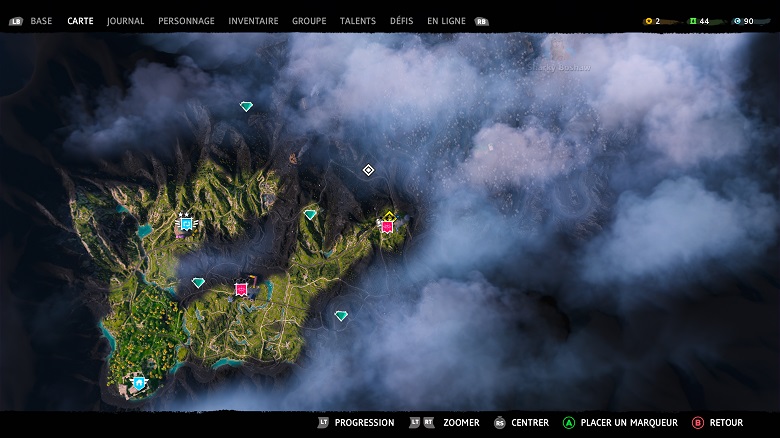Go to the Inventaire tab
This screenshot has width=780, height=438.
[x=253, y=21]
